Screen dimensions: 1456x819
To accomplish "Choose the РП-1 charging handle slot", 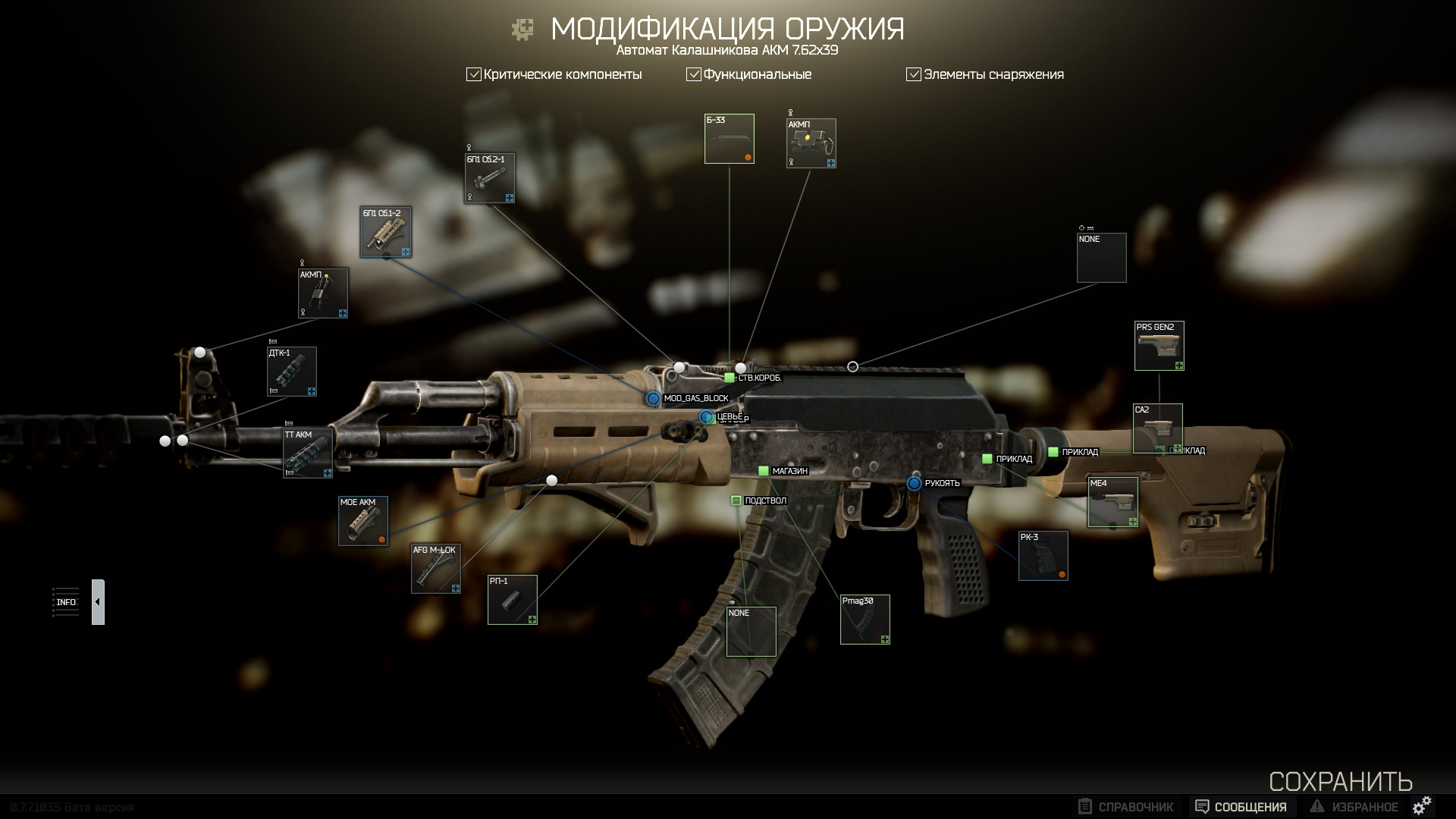I will (x=513, y=600).
